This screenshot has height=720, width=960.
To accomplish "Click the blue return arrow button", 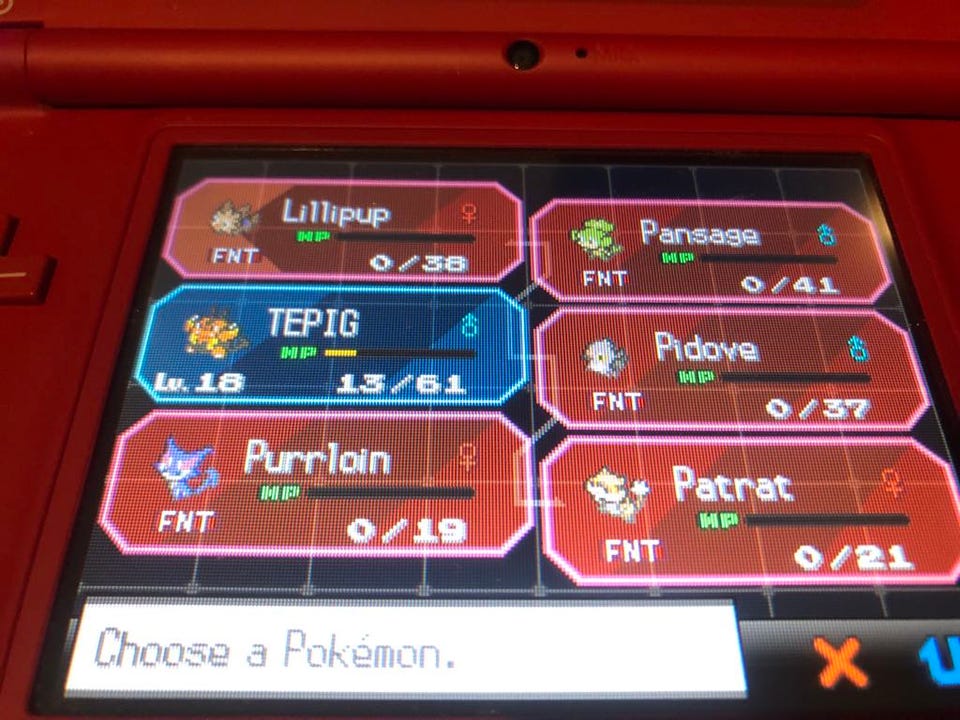I will 940,660.
